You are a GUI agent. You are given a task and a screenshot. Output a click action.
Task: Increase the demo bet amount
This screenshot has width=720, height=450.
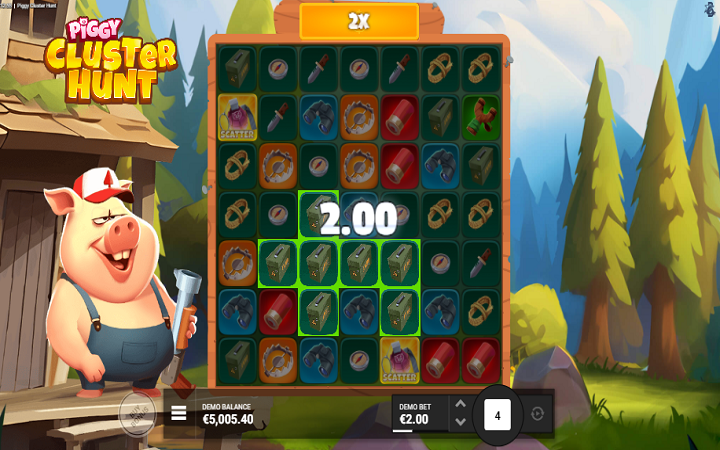click(x=460, y=404)
